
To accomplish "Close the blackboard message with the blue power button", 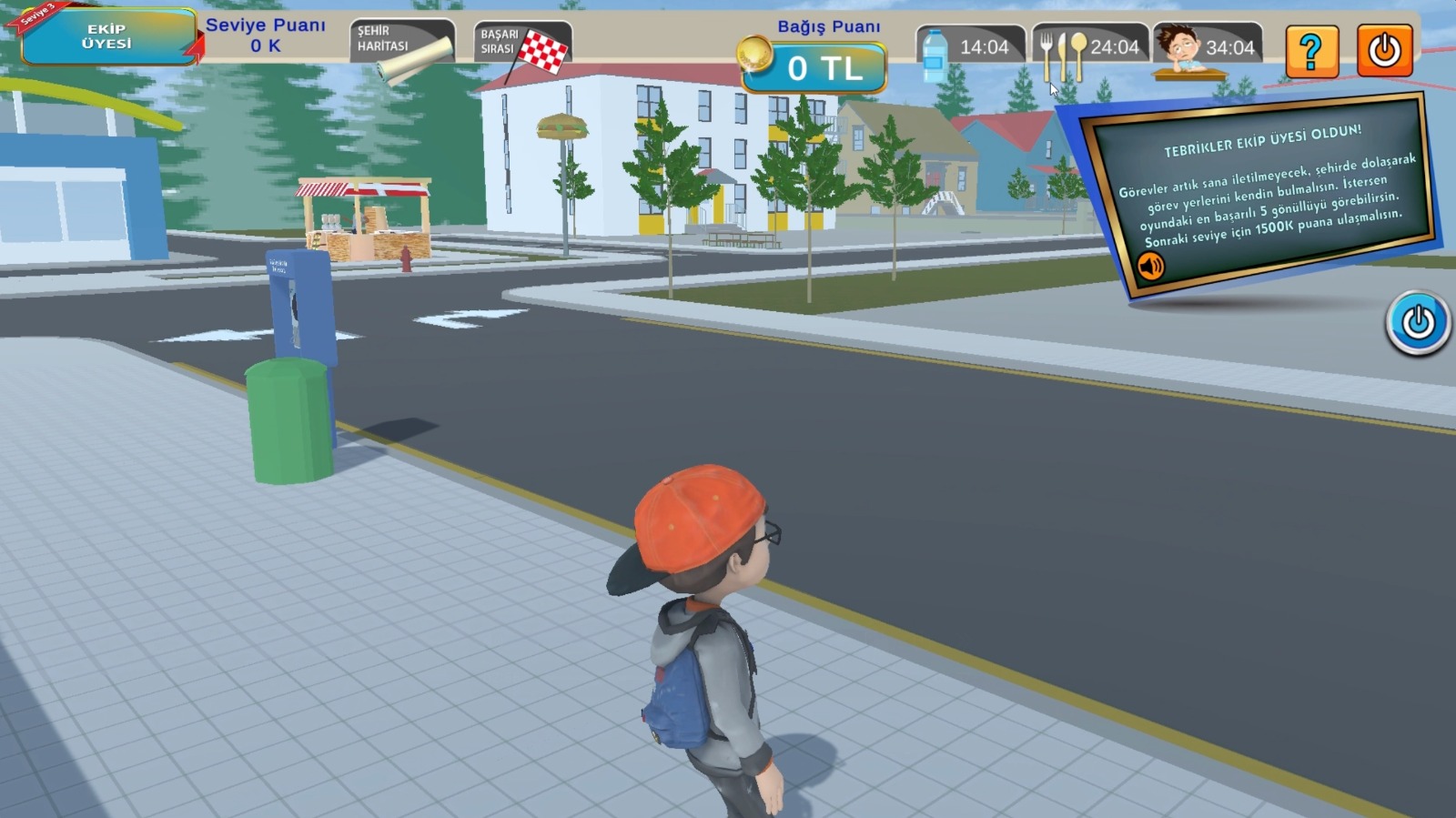I will pyautogui.click(x=1418, y=322).
